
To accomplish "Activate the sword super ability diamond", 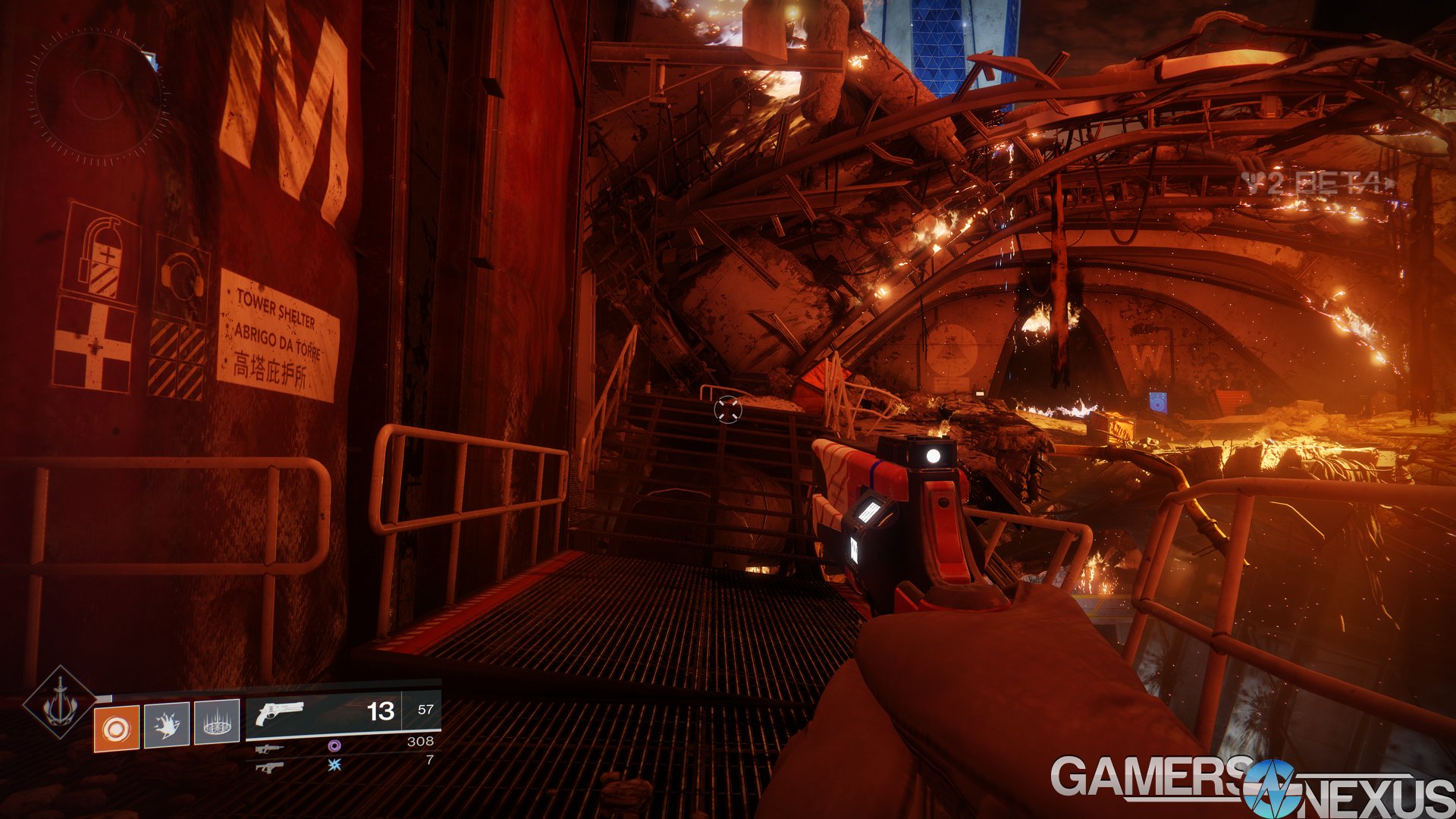I will (x=59, y=703).
